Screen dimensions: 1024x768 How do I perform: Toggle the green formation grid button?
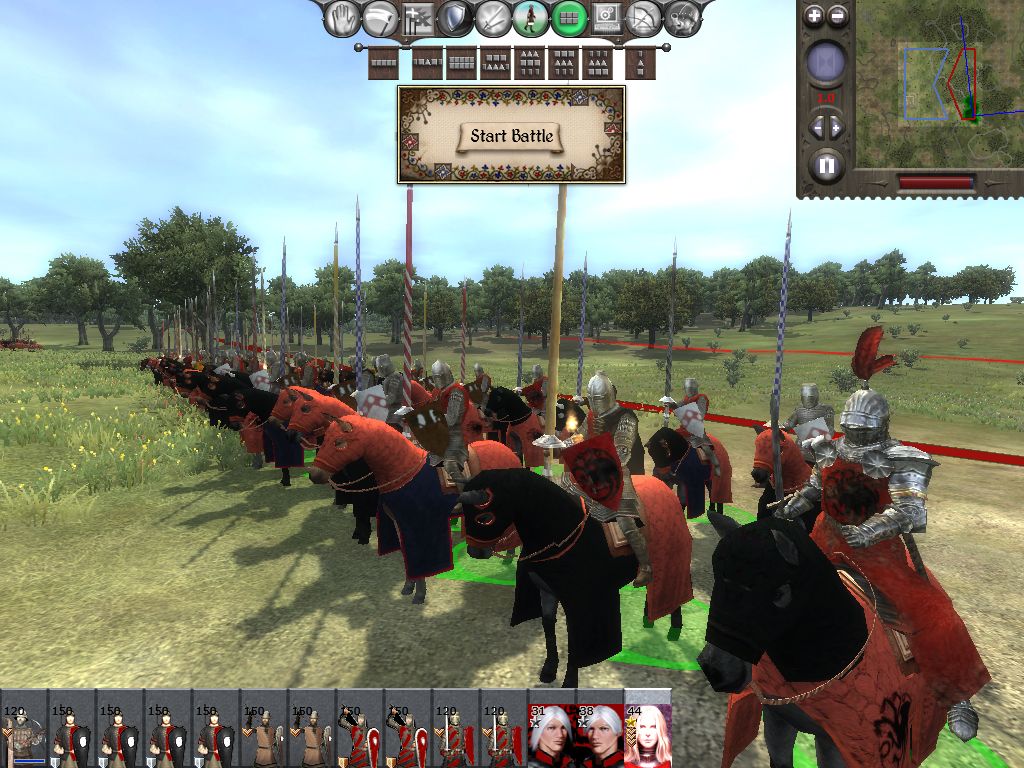pos(569,18)
